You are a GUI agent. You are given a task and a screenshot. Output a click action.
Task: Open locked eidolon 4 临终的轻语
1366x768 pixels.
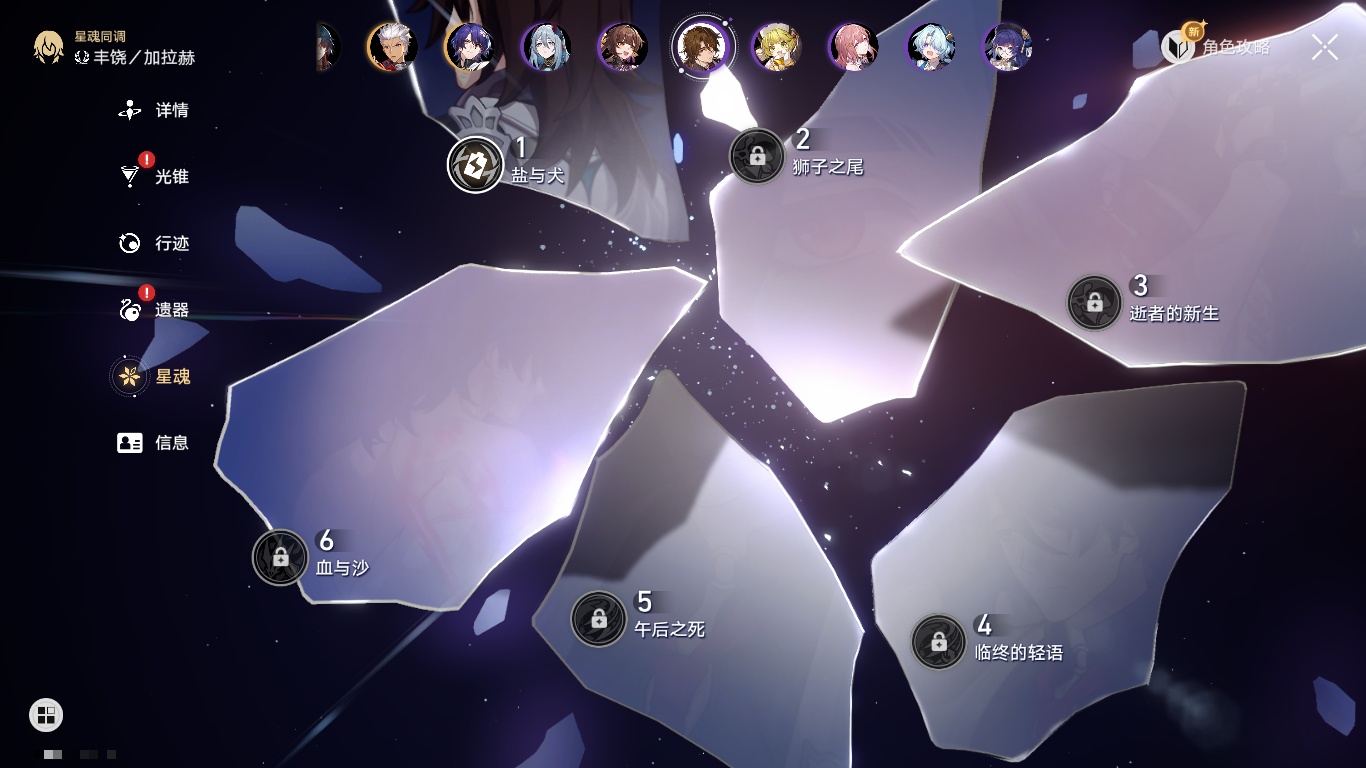point(939,642)
